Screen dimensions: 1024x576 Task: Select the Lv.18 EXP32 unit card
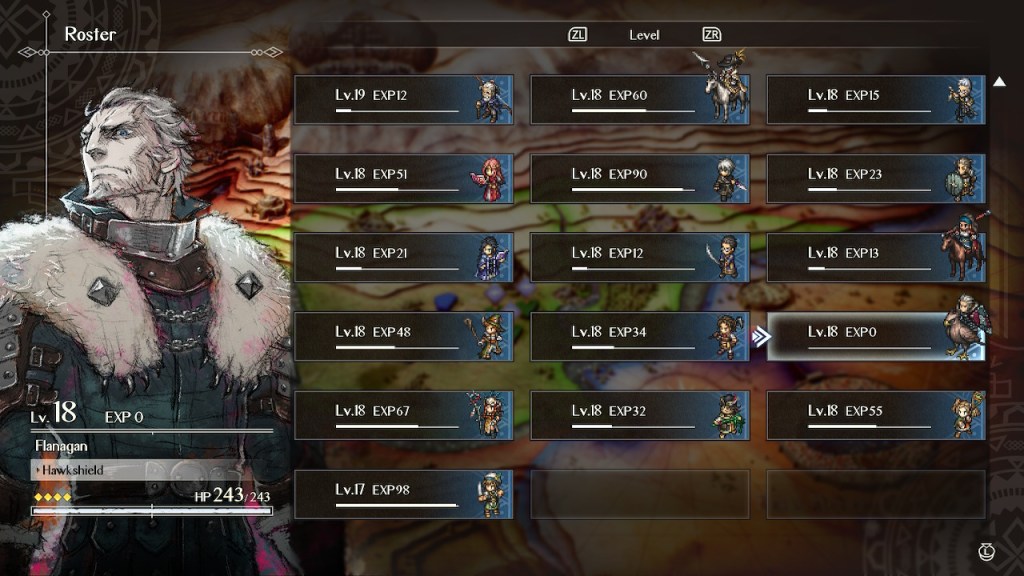click(639, 416)
